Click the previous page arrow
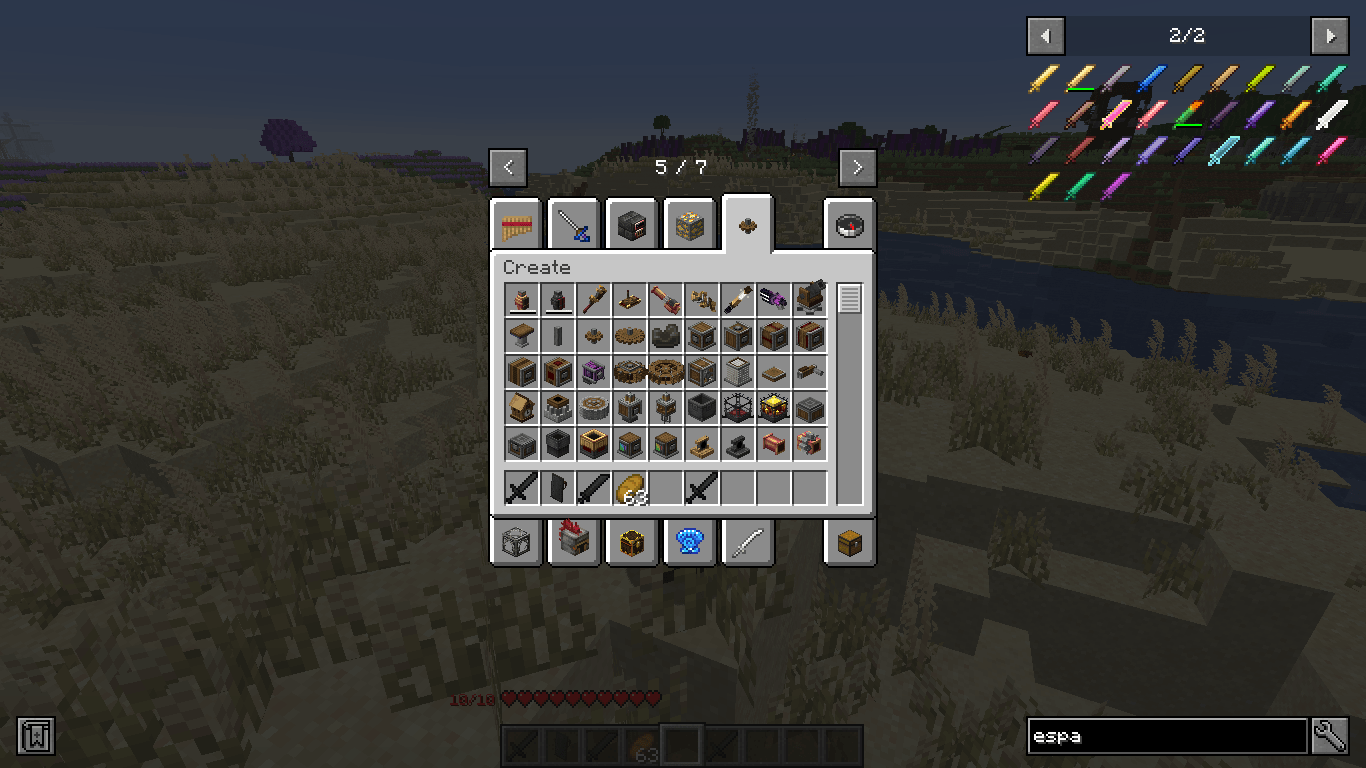Viewport: 1366px width, 768px height. coord(509,167)
